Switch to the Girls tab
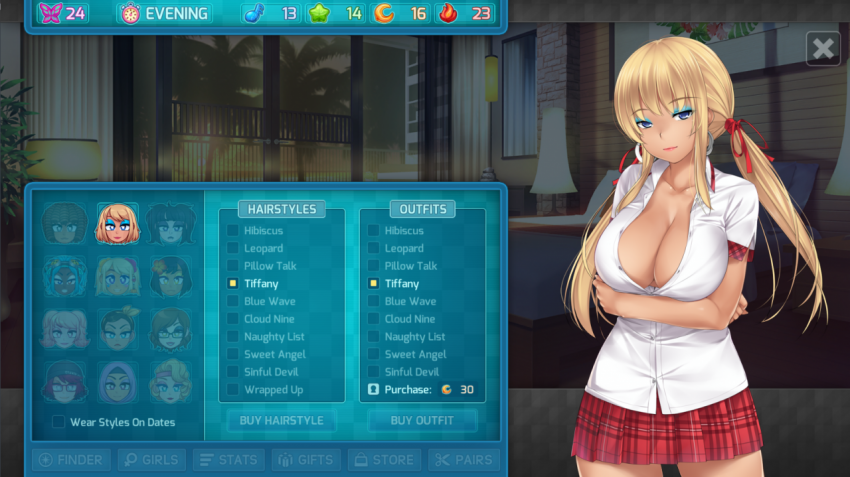This screenshot has height=477, width=850. (x=151, y=460)
